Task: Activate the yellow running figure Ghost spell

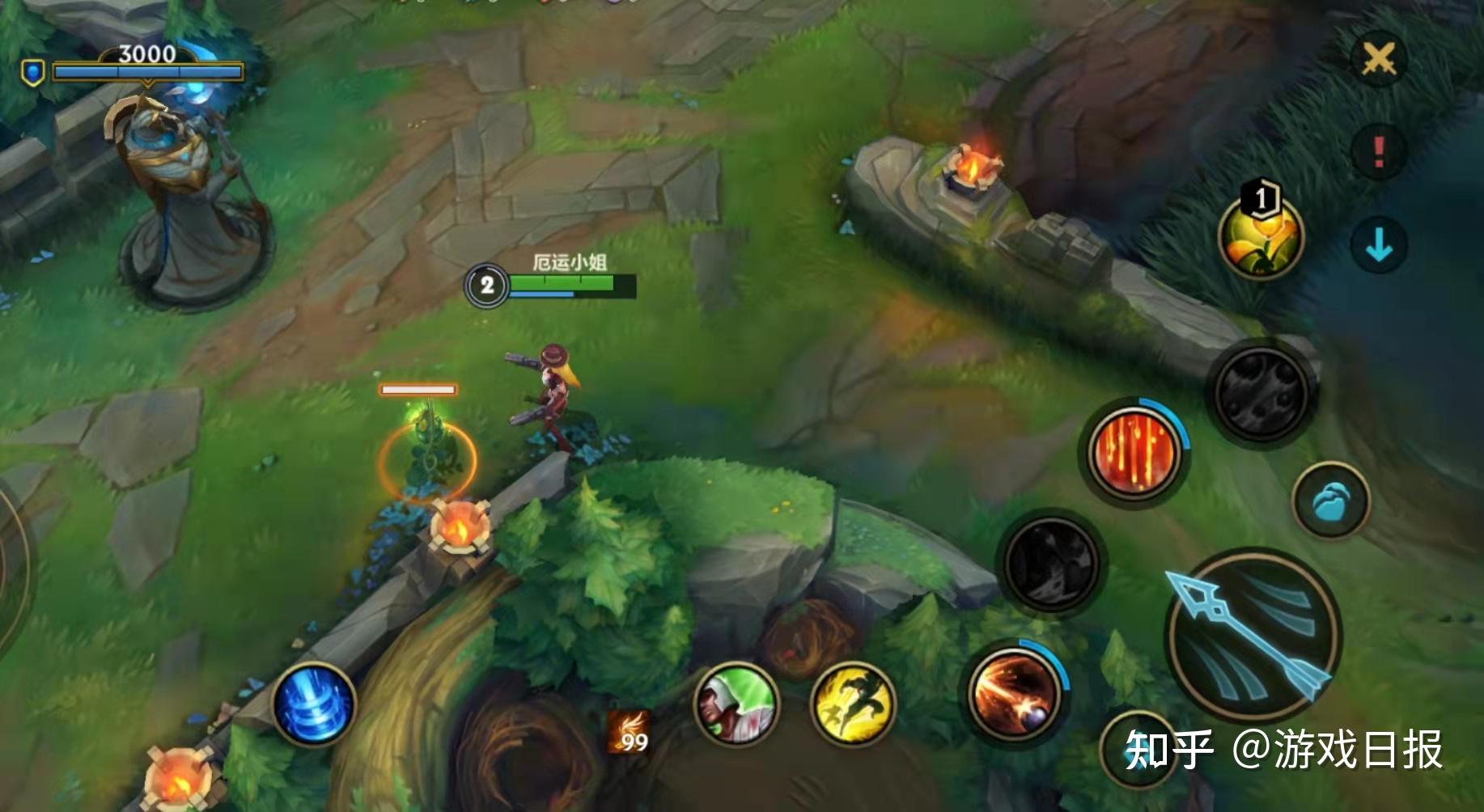Action: tap(853, 704)
